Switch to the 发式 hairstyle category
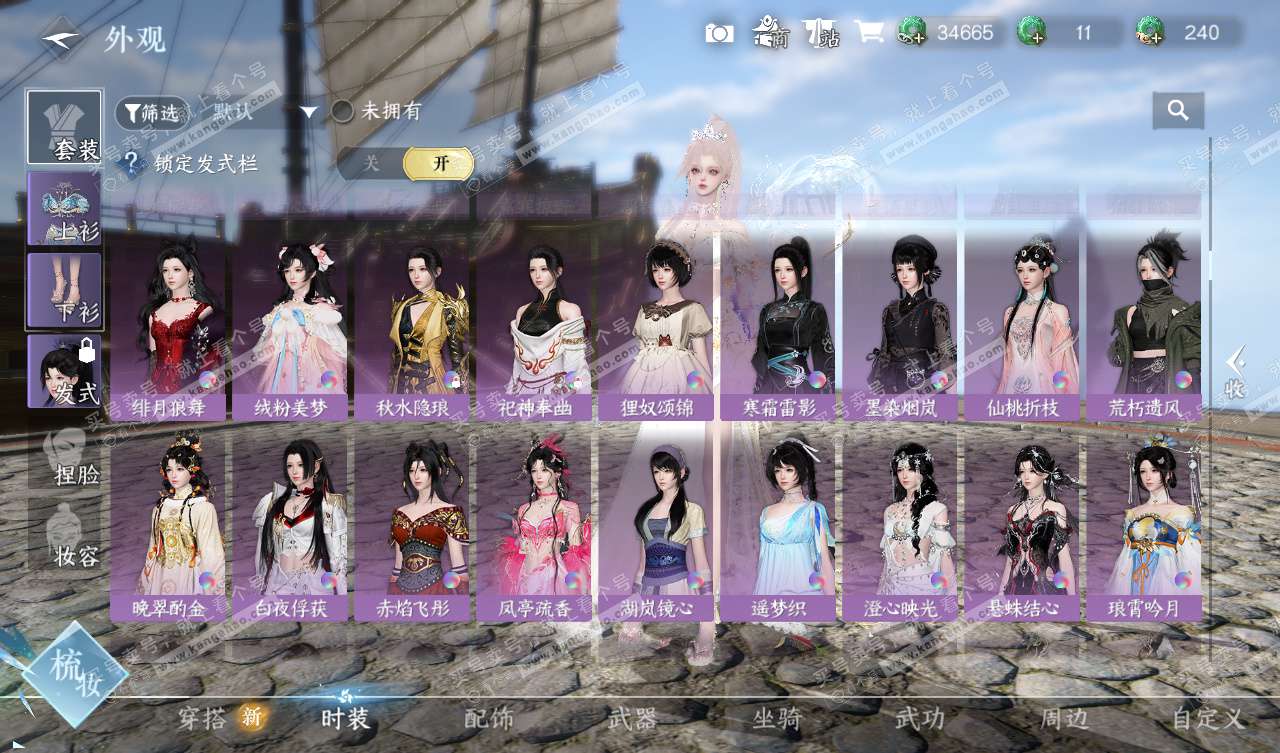 (64, 371)
